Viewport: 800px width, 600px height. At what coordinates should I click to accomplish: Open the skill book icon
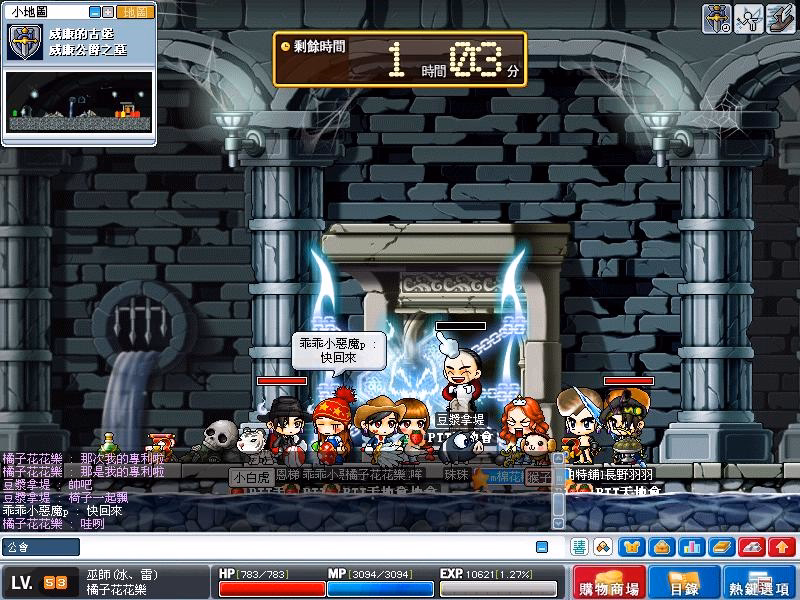(720, 547)
